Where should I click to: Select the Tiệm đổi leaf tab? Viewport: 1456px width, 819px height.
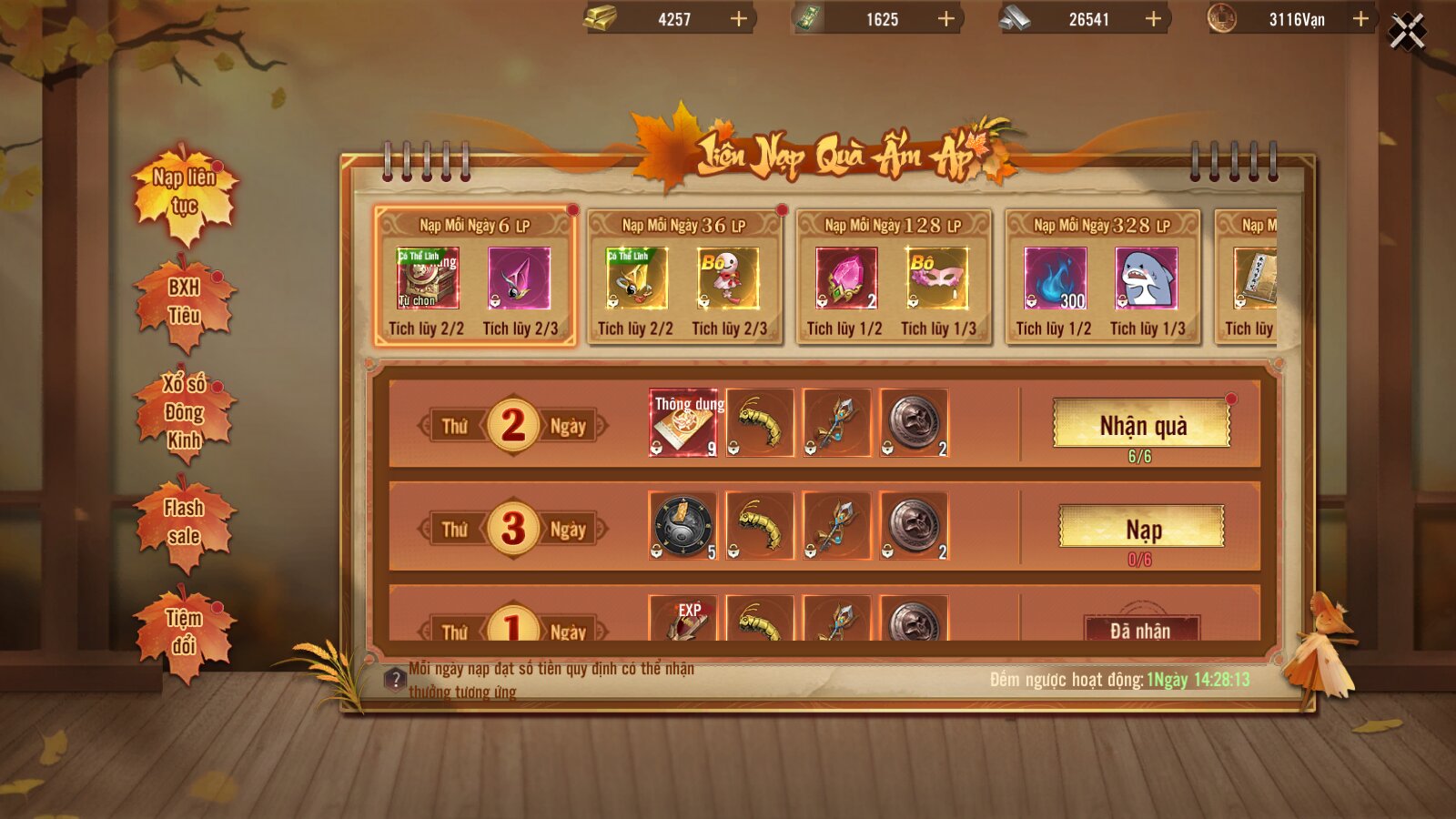tap(185, 632)
